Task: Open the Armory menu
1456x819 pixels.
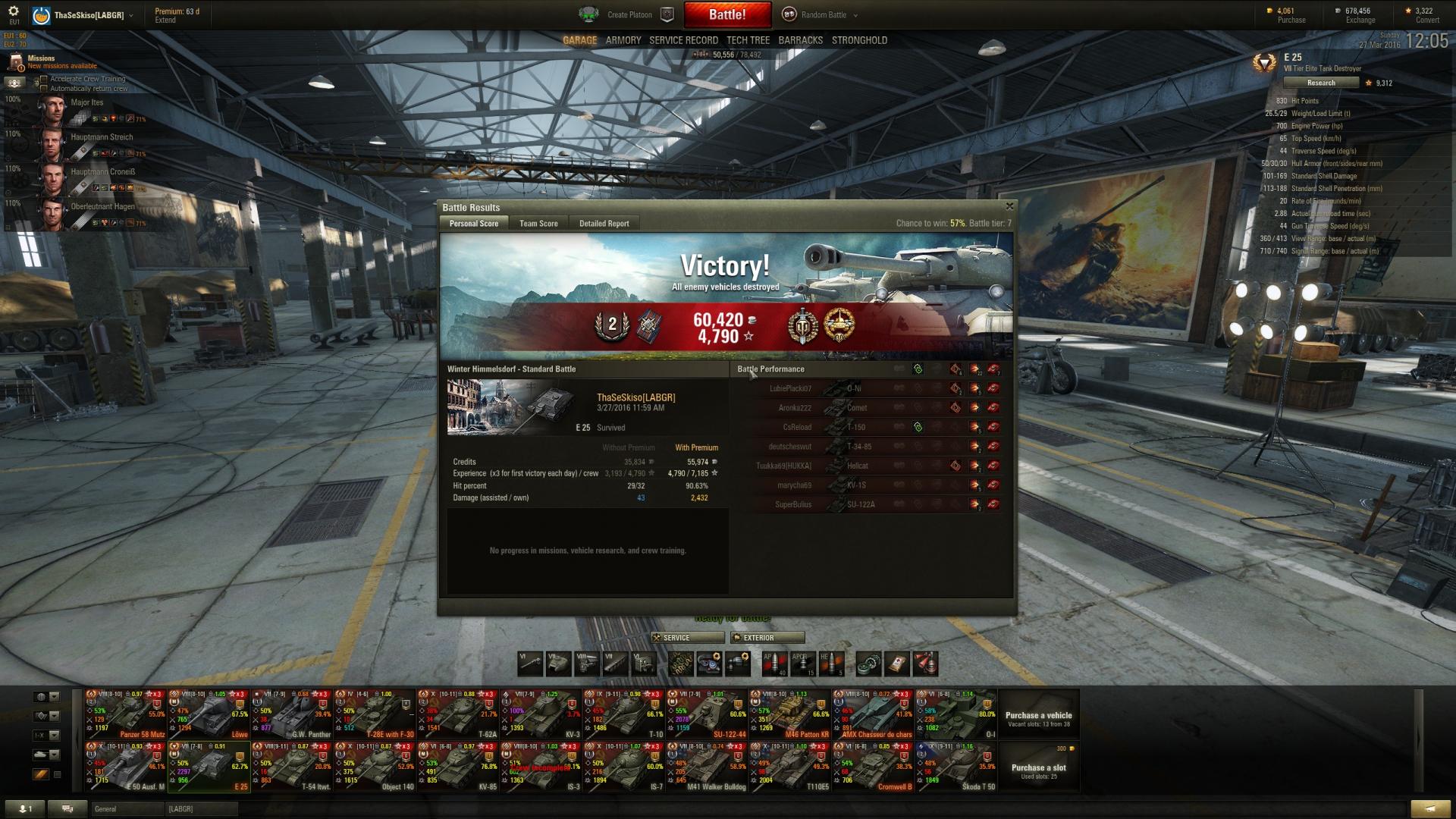Action: pos(623,40)
